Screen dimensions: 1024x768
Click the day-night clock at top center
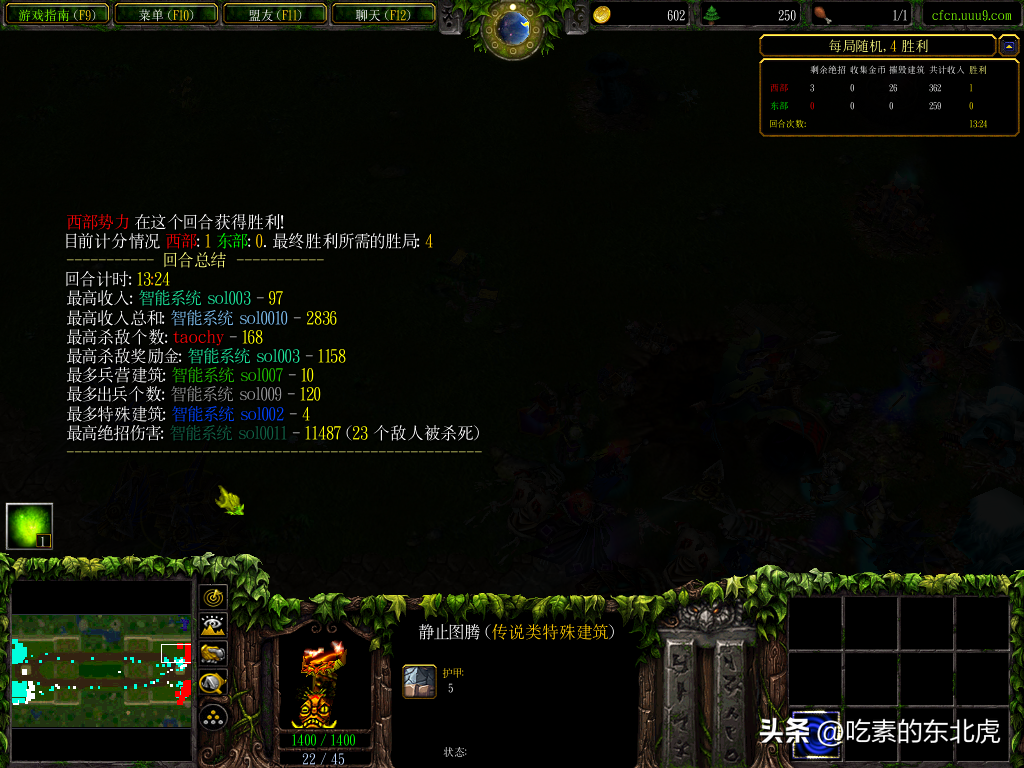pyautogui.click(x=512, y=27)
